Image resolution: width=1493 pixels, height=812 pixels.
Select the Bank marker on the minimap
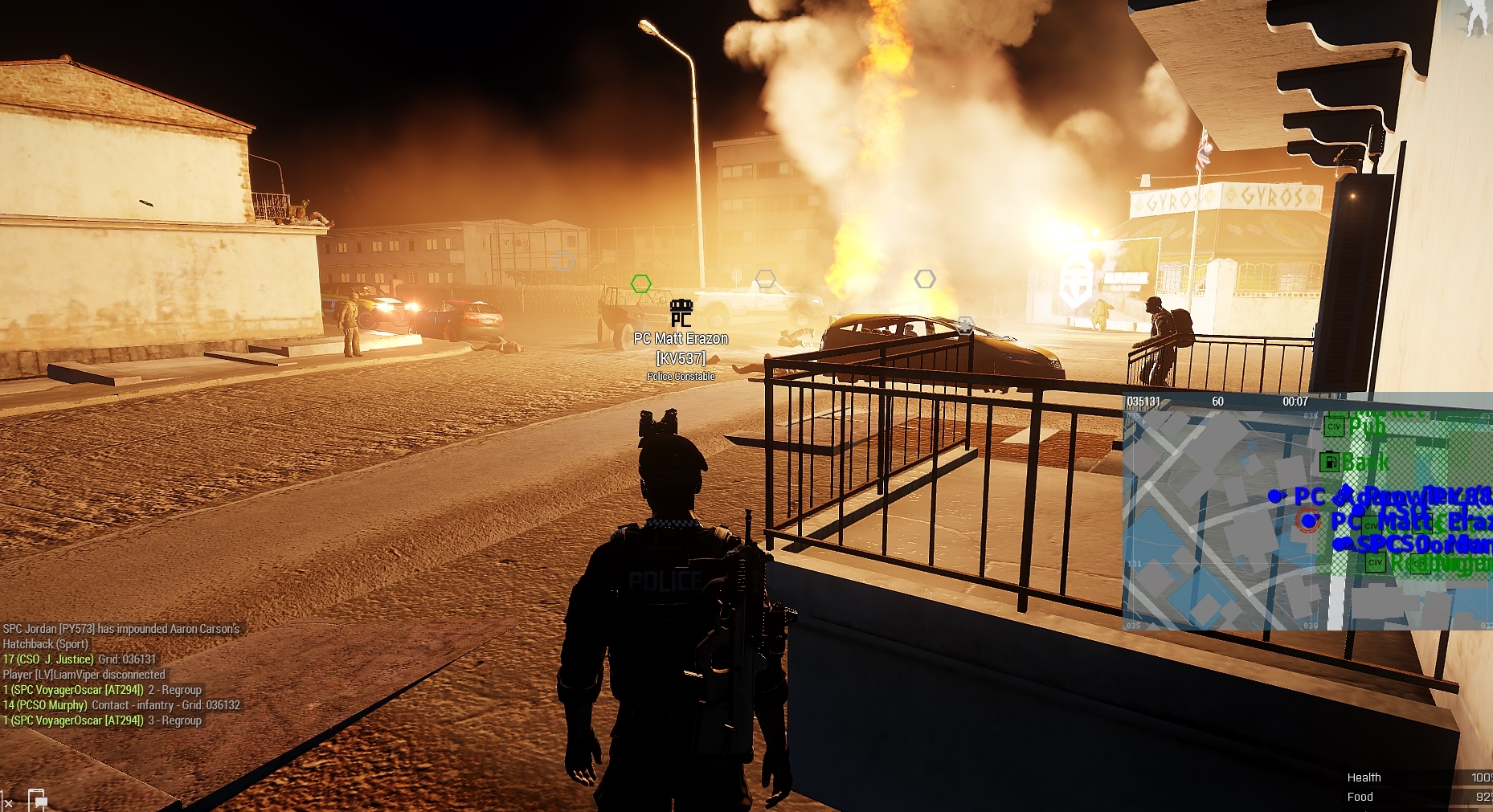1331,463
